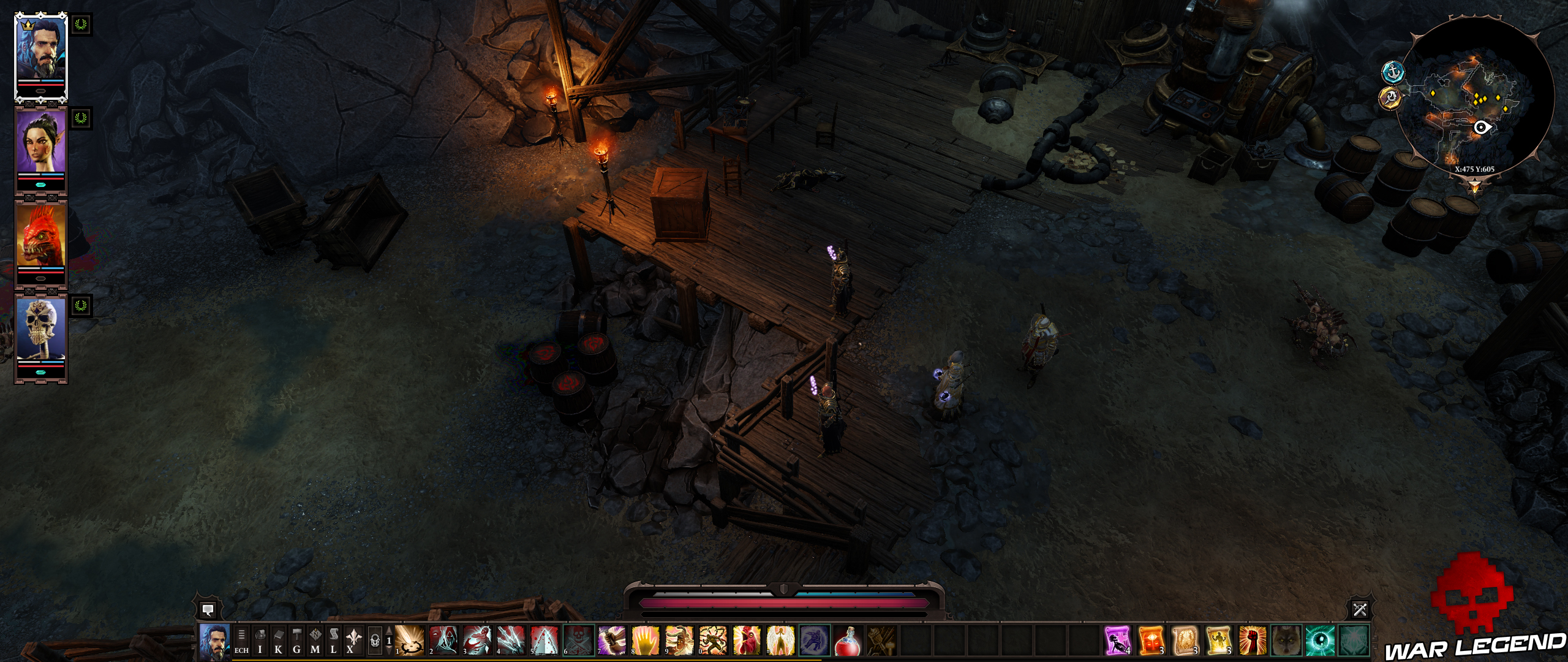Click the teleporter button below the anchor icon
The image size is (1568, 662).
click(x=1390, y=98)
